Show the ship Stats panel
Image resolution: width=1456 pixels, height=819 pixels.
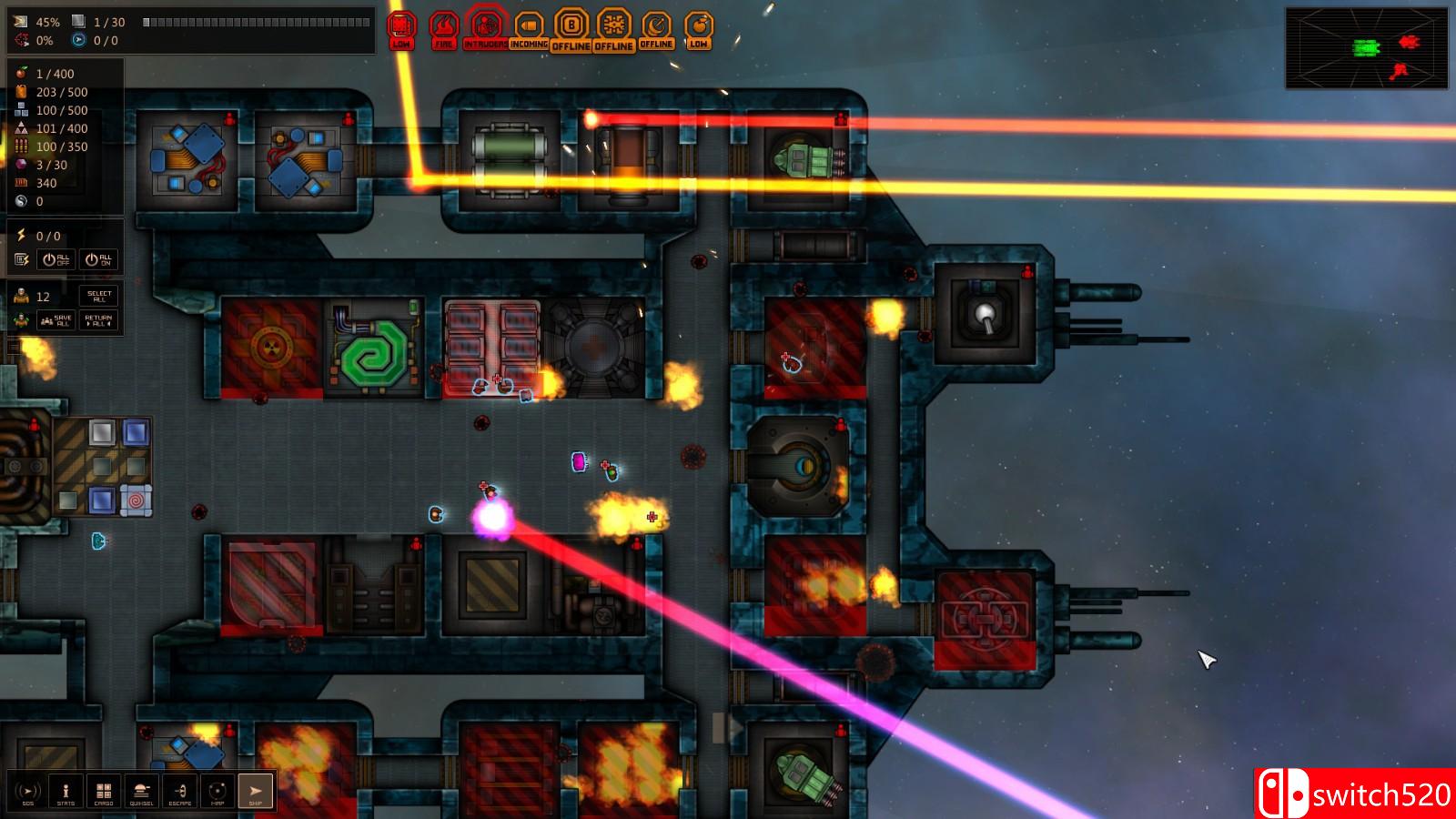pyautogui.click(x=66, y=791)
